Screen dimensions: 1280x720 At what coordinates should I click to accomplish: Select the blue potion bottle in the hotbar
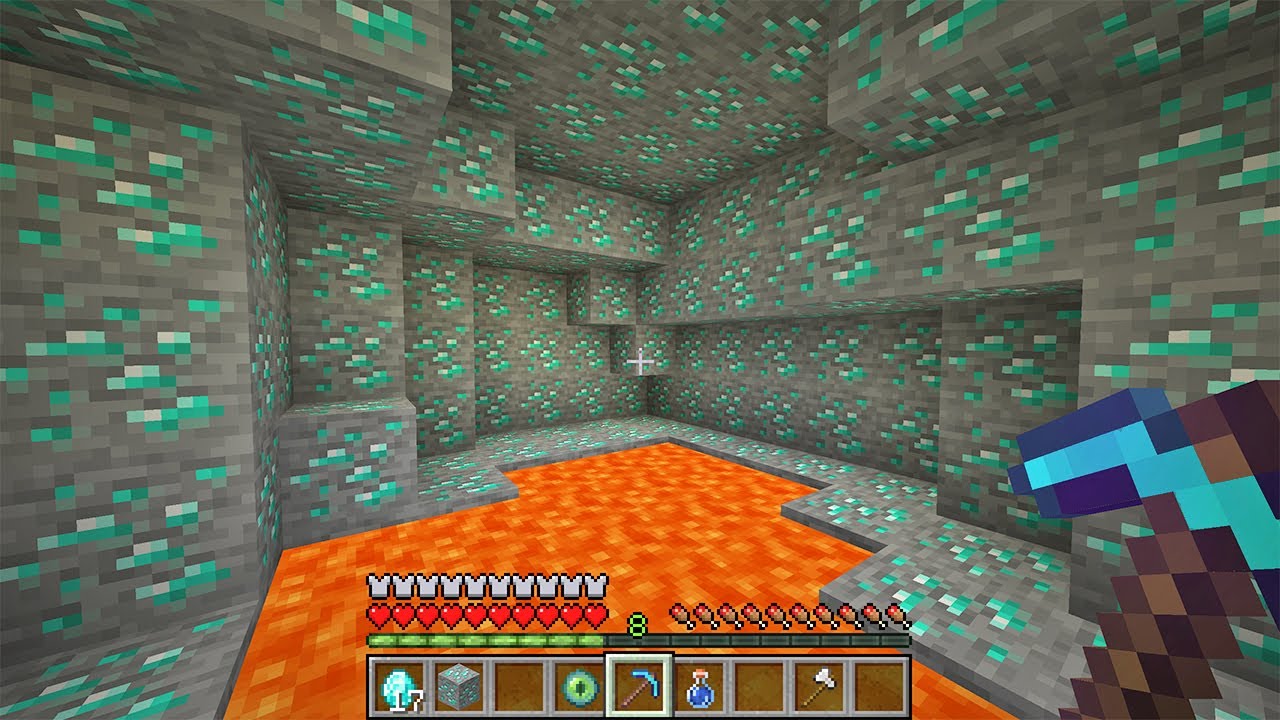[700, 687]
